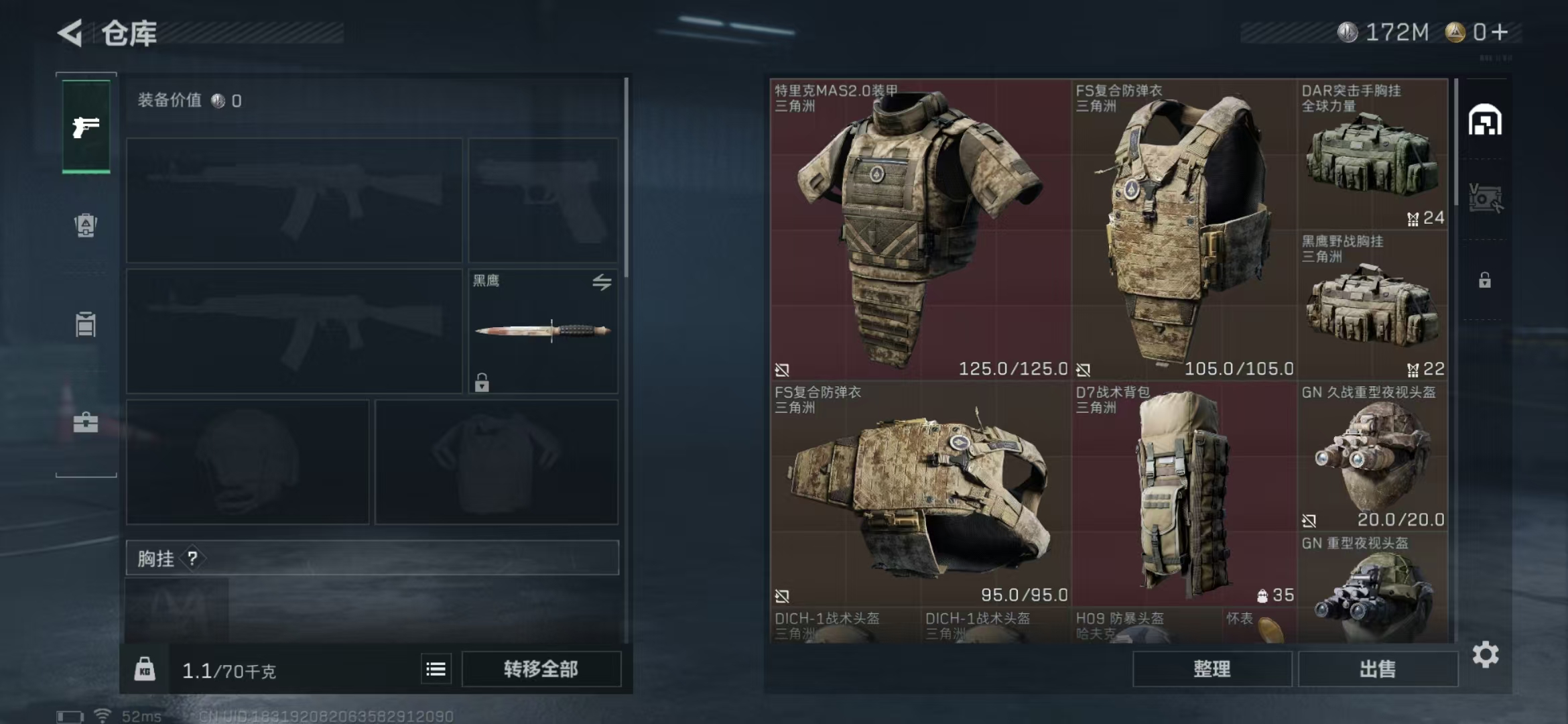Open the gear settings icon
Screen dimensions: 1568x724
pyautogui.click(x=1486, y=654)
